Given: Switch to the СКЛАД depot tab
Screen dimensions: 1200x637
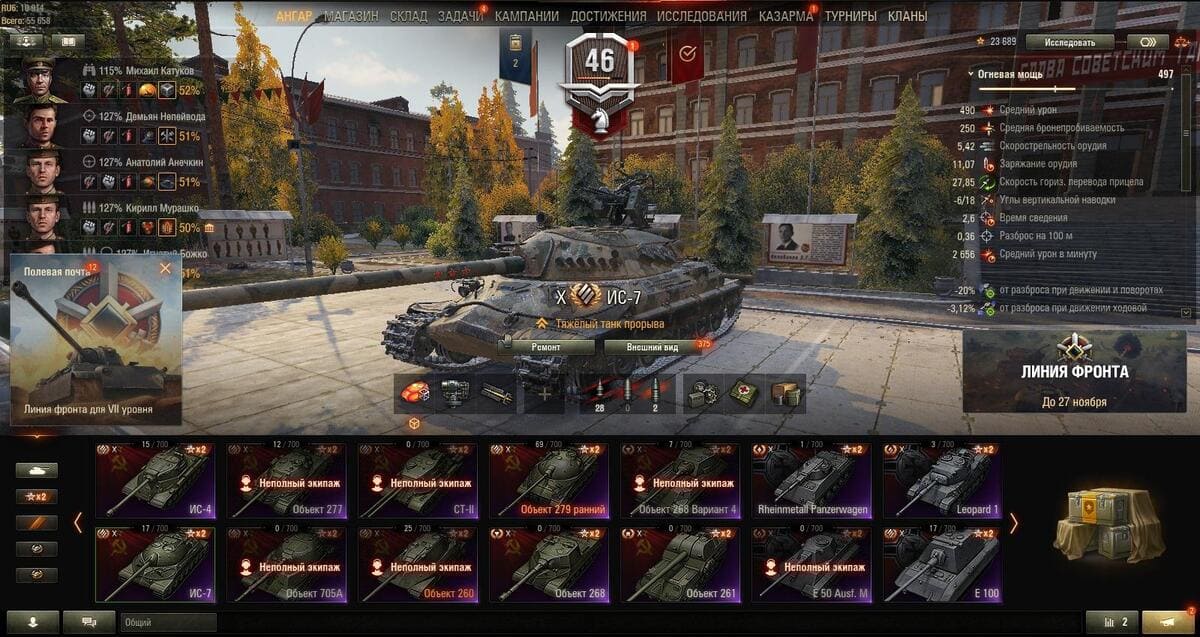Looking at the screenshot, I should pyautogui.click(x=408, y=16).
